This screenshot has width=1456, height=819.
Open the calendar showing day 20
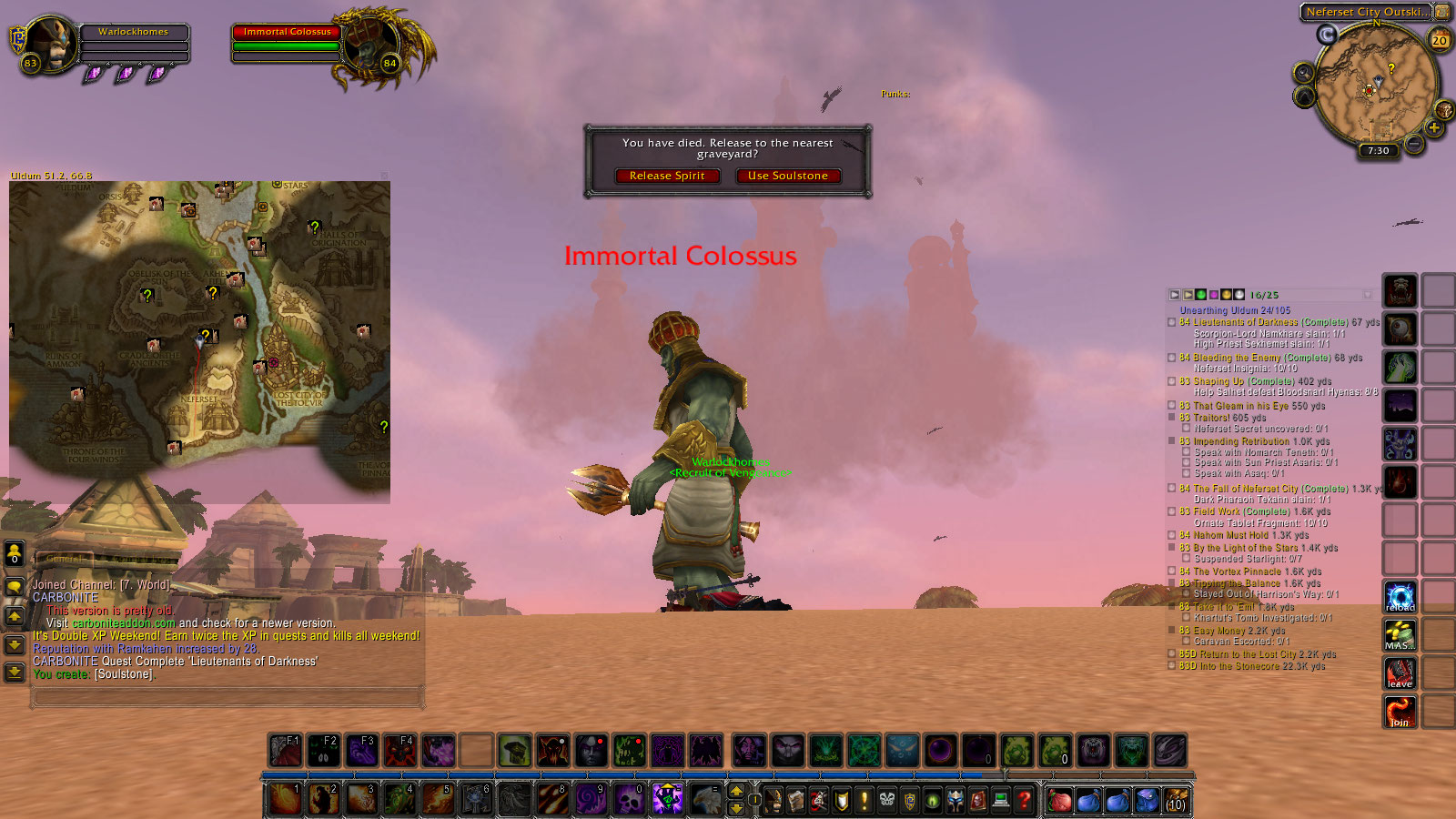point(1440,39)
